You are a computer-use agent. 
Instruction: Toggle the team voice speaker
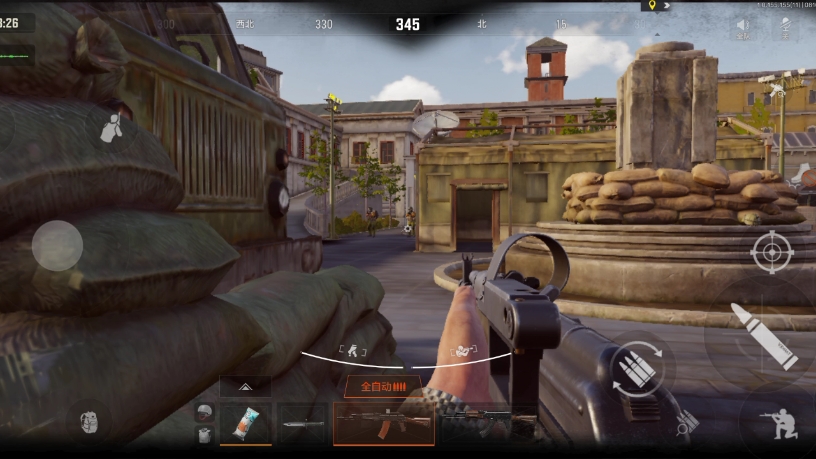pos(743,25)
